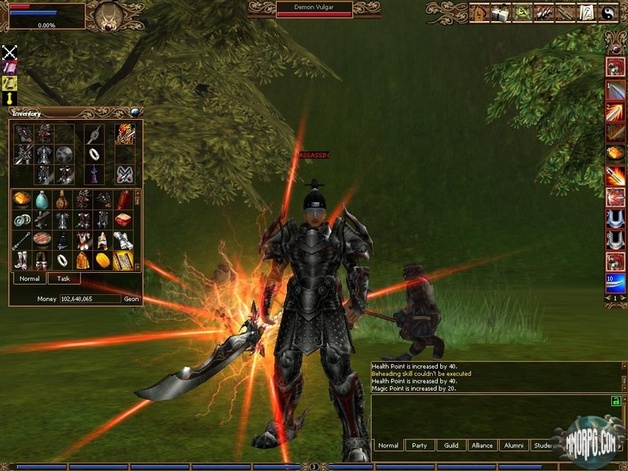Choose the Normal chat tab

[388, 445]
